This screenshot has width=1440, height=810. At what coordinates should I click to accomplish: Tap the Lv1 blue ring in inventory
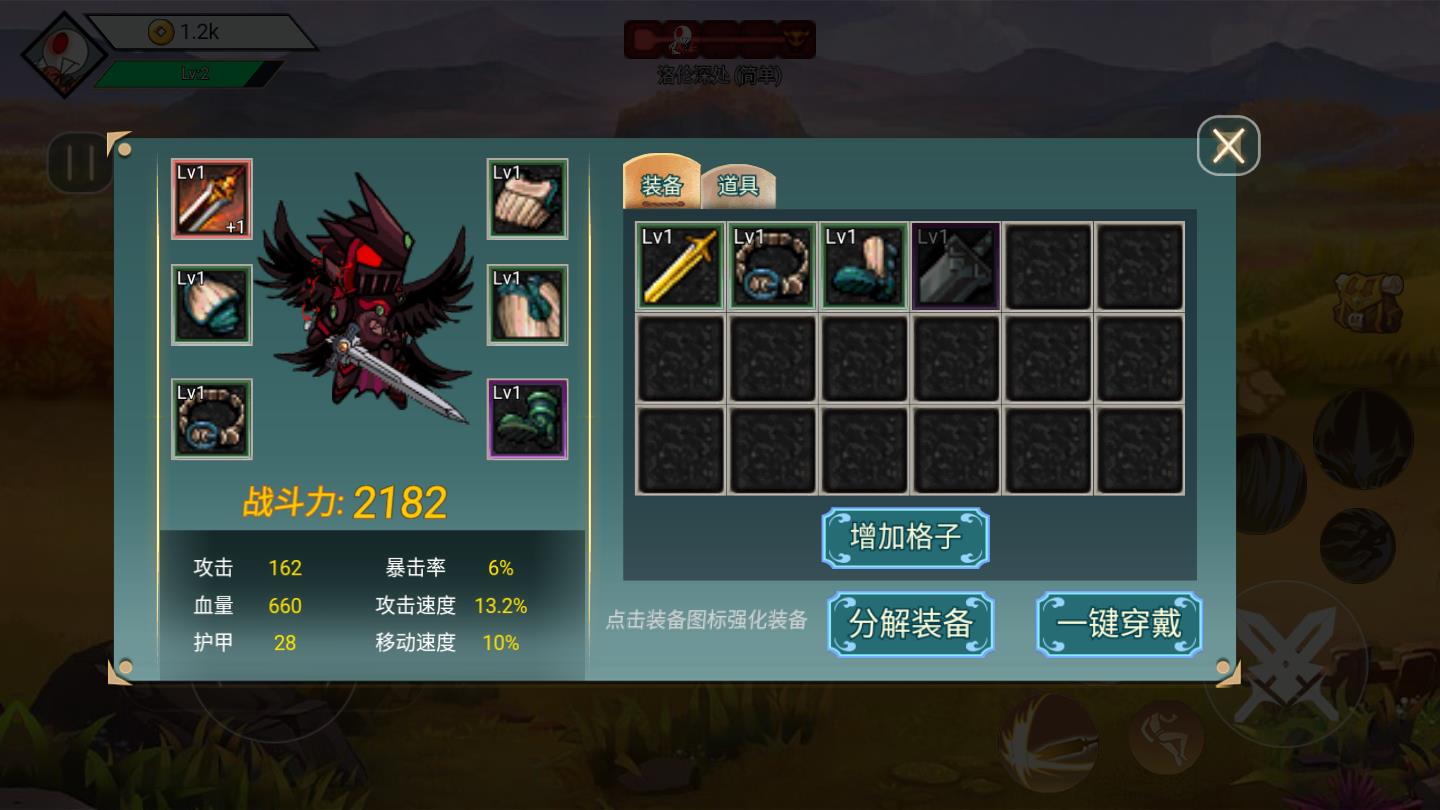click(772, 267)
